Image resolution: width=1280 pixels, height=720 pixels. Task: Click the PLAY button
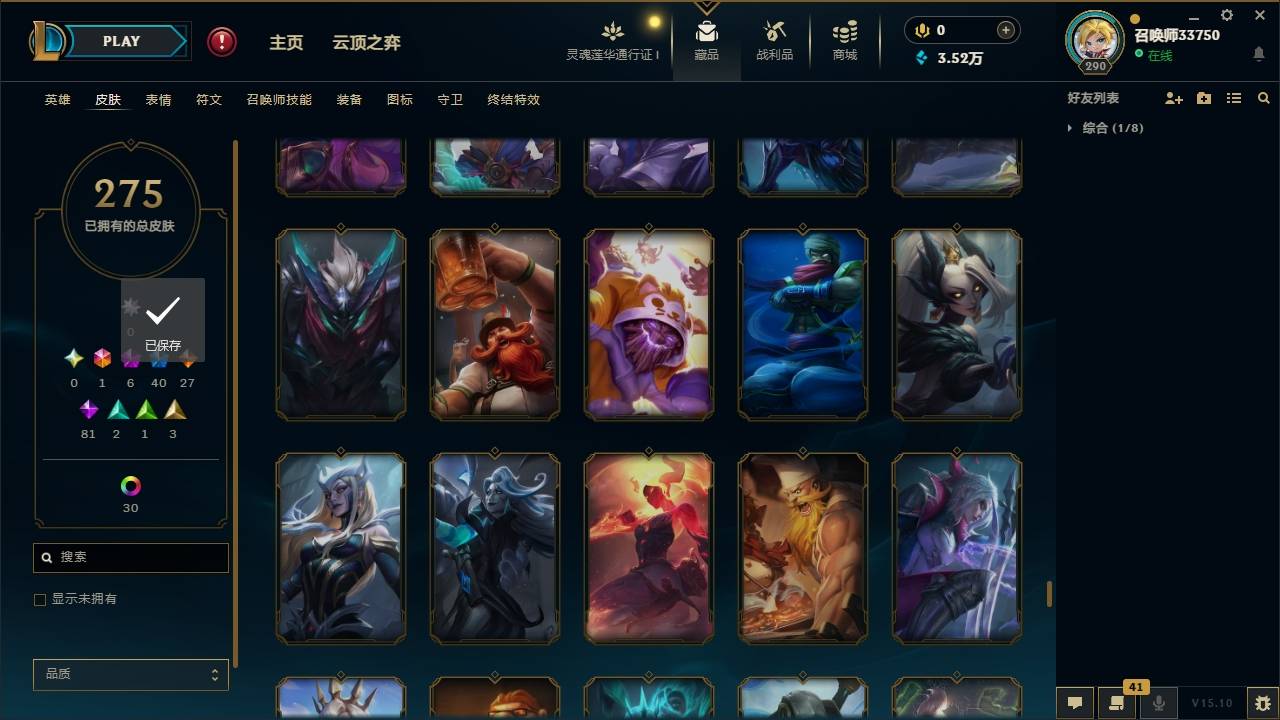point(120,41)
